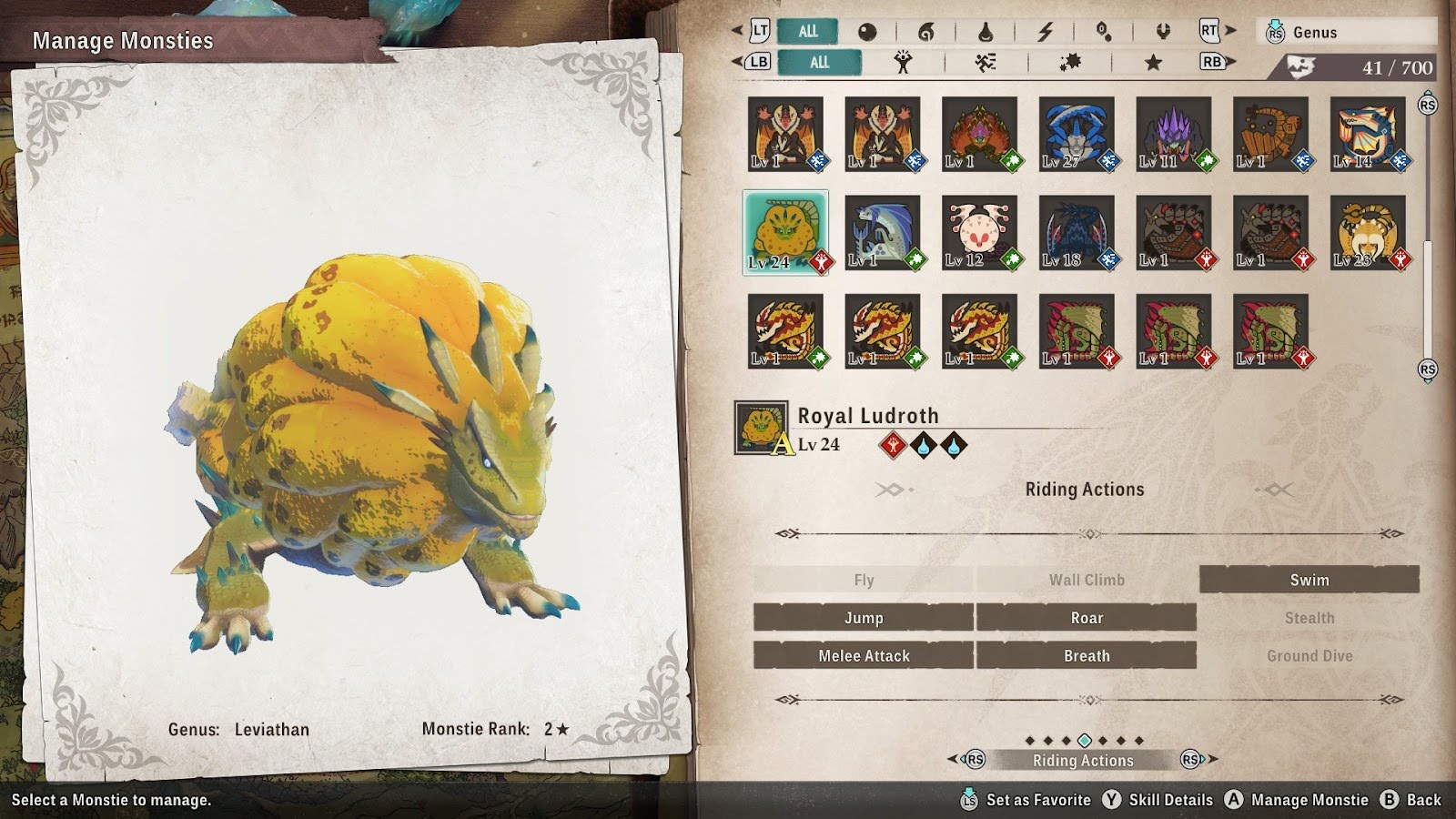Select the Lv 12 pink fluffy Monstie
1456x819 pixels.
979,232
